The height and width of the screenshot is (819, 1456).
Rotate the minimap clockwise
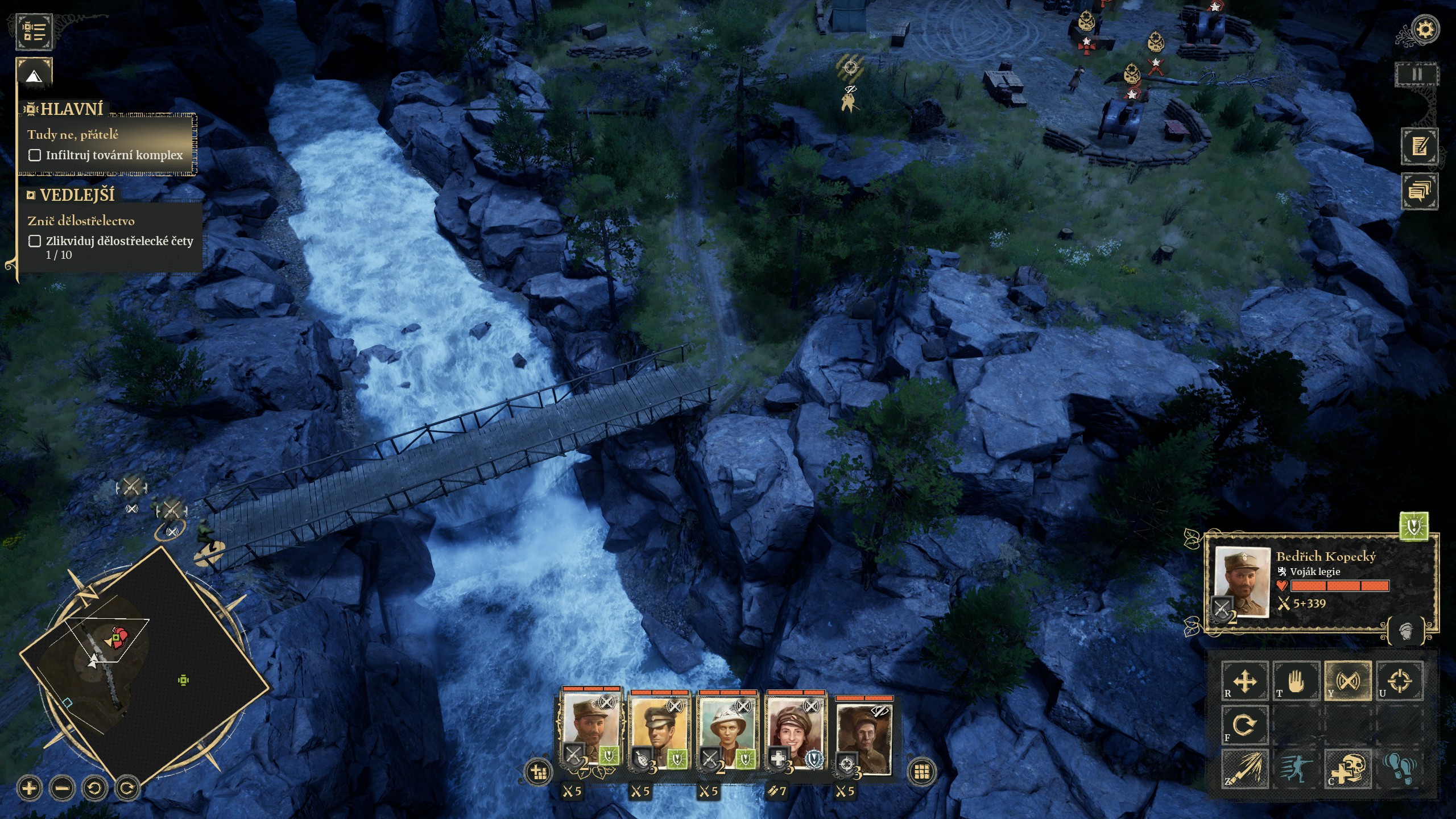127,788
